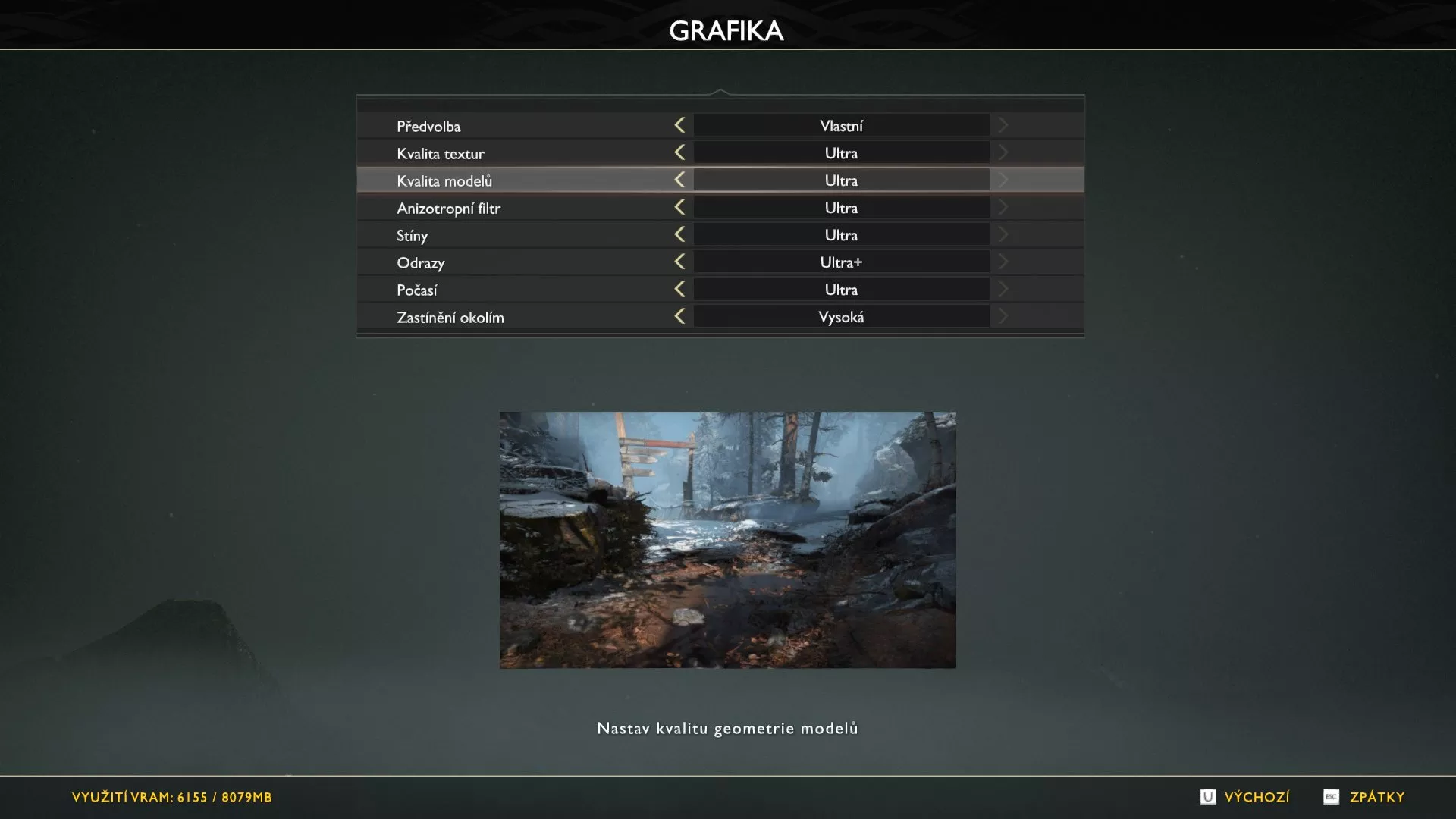Click the VRAM usage indicator

[x=173, y=797]
